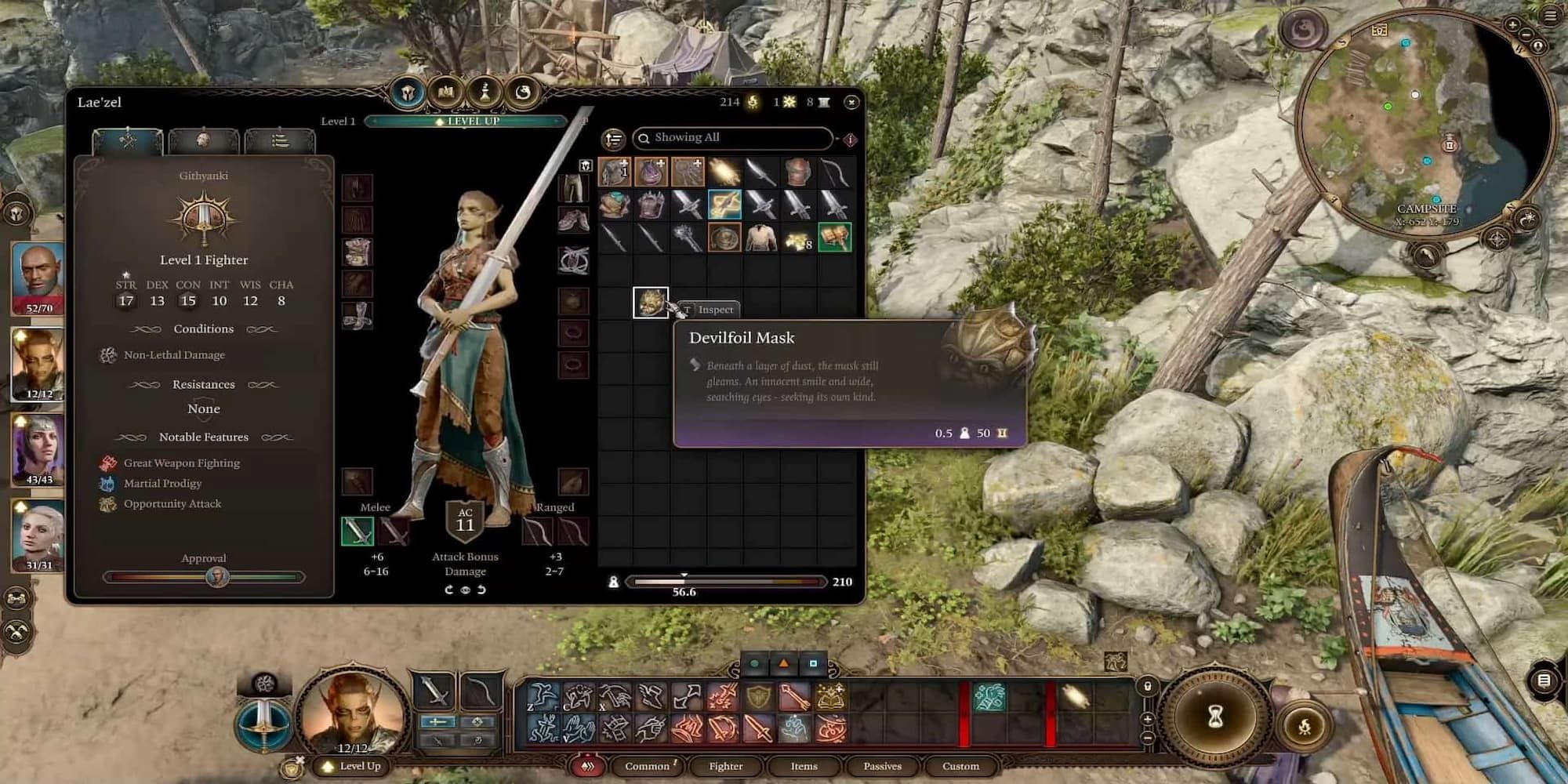This screenshot has height=784, width=1568.
Task: Select the golden hammer inventory item
Action: 834,238
